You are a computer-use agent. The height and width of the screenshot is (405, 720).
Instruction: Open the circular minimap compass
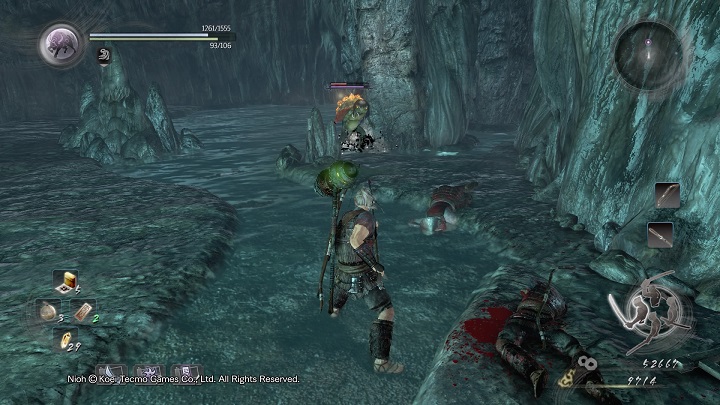click(649, 54)
